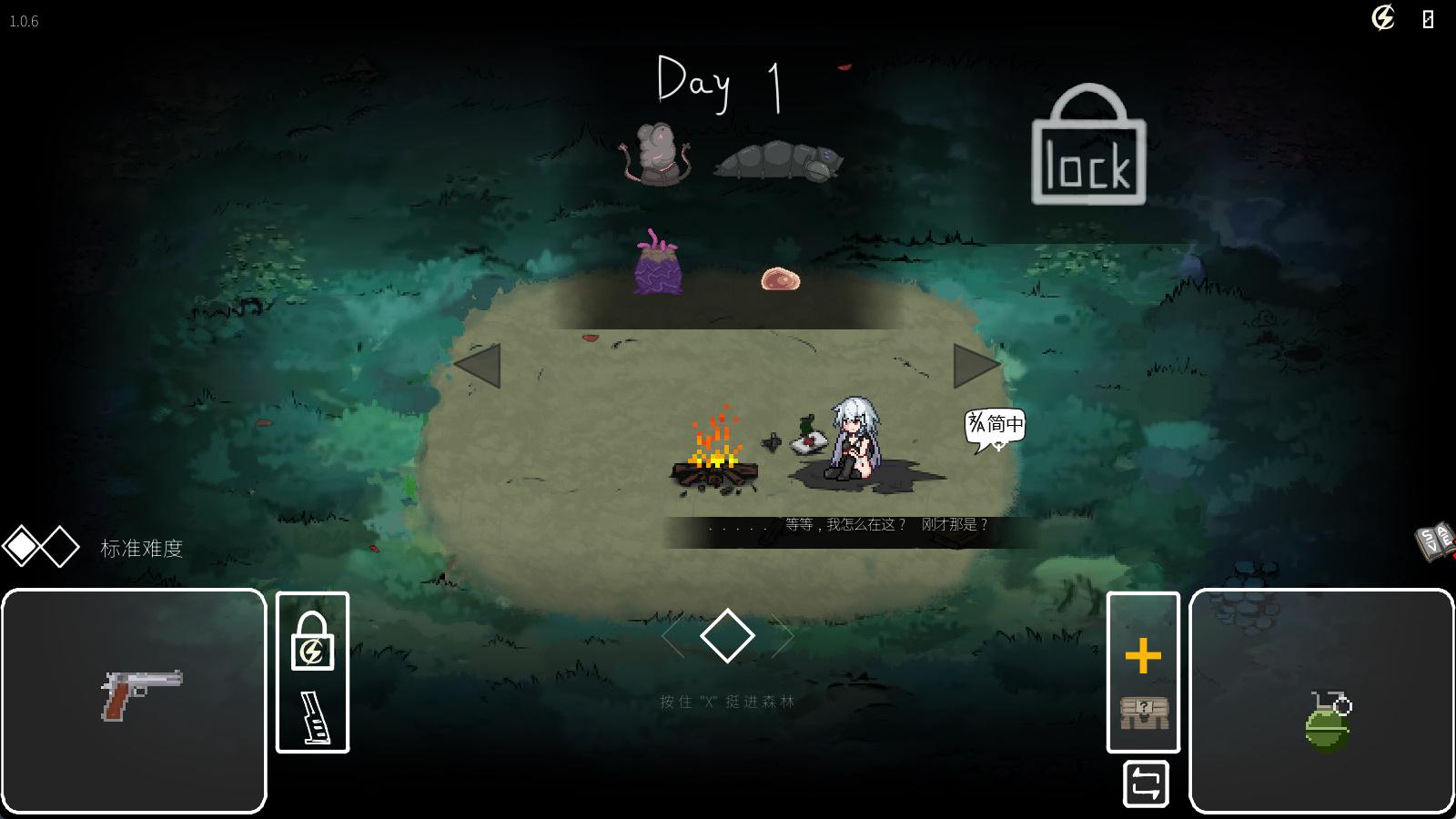Select the grey rat enemy icon

(x=657, y=154)
